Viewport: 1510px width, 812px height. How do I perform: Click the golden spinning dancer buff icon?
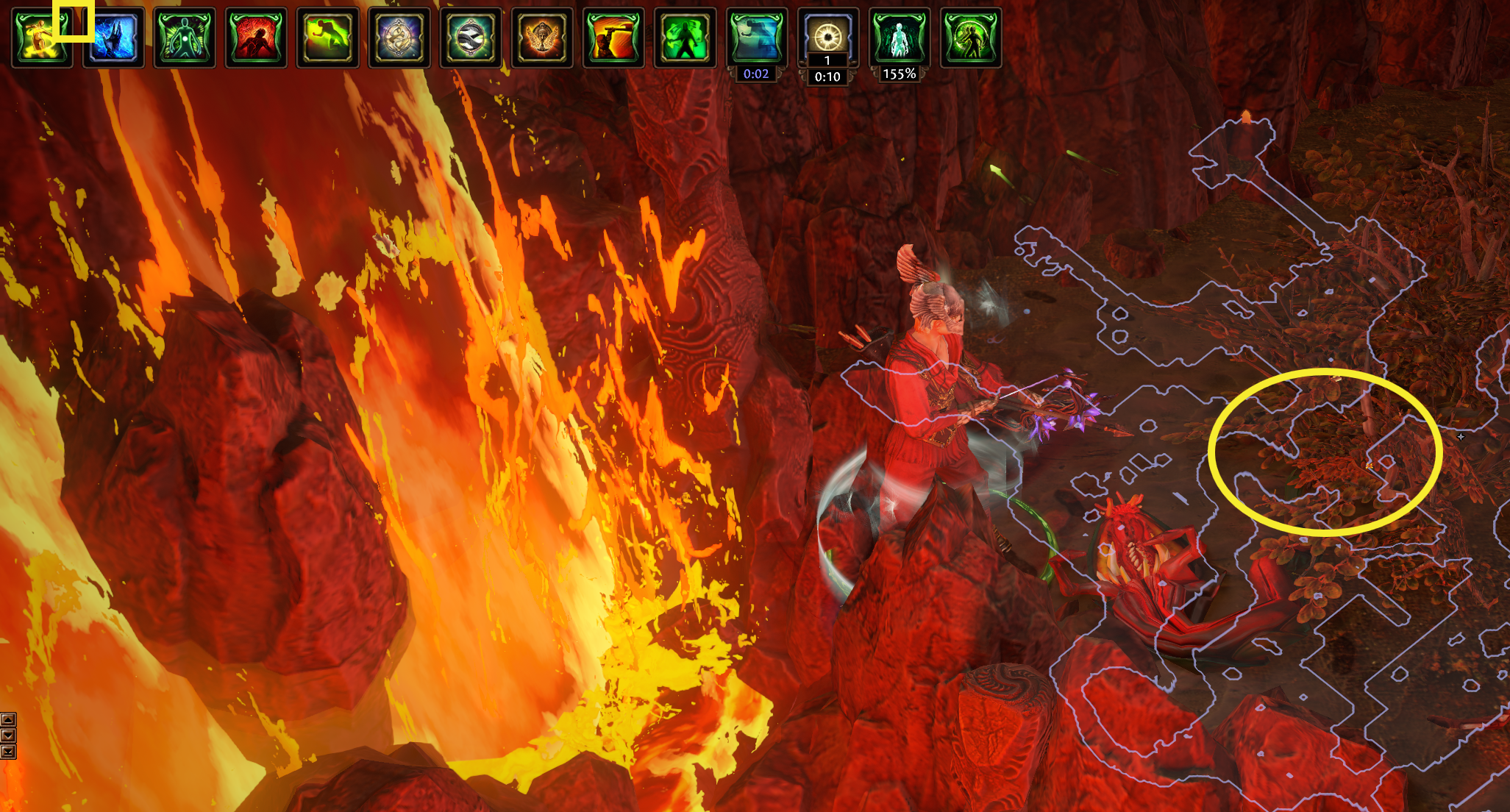coord(41,38)
